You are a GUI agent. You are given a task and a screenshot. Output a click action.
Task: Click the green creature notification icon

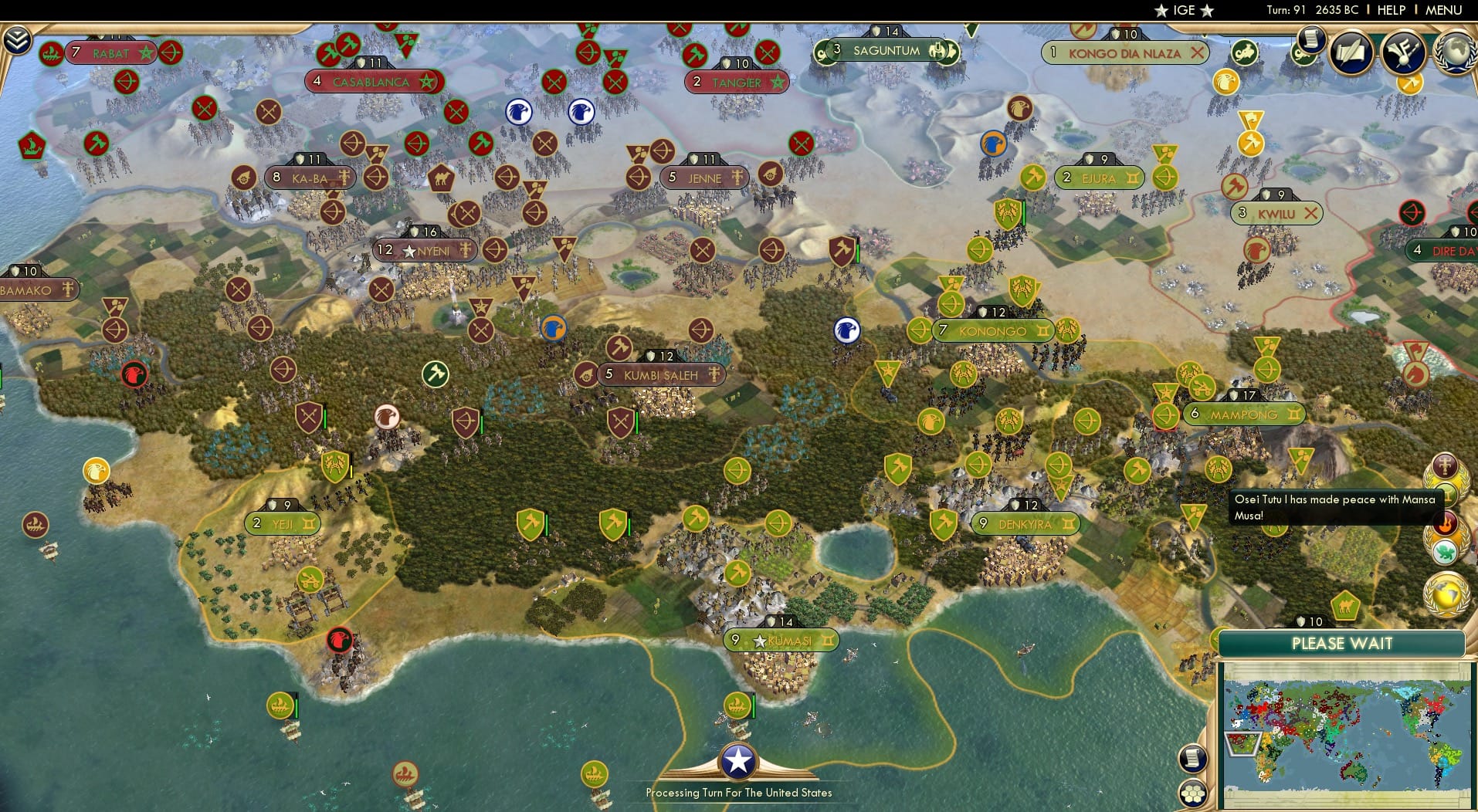(x=1444, y=551)
